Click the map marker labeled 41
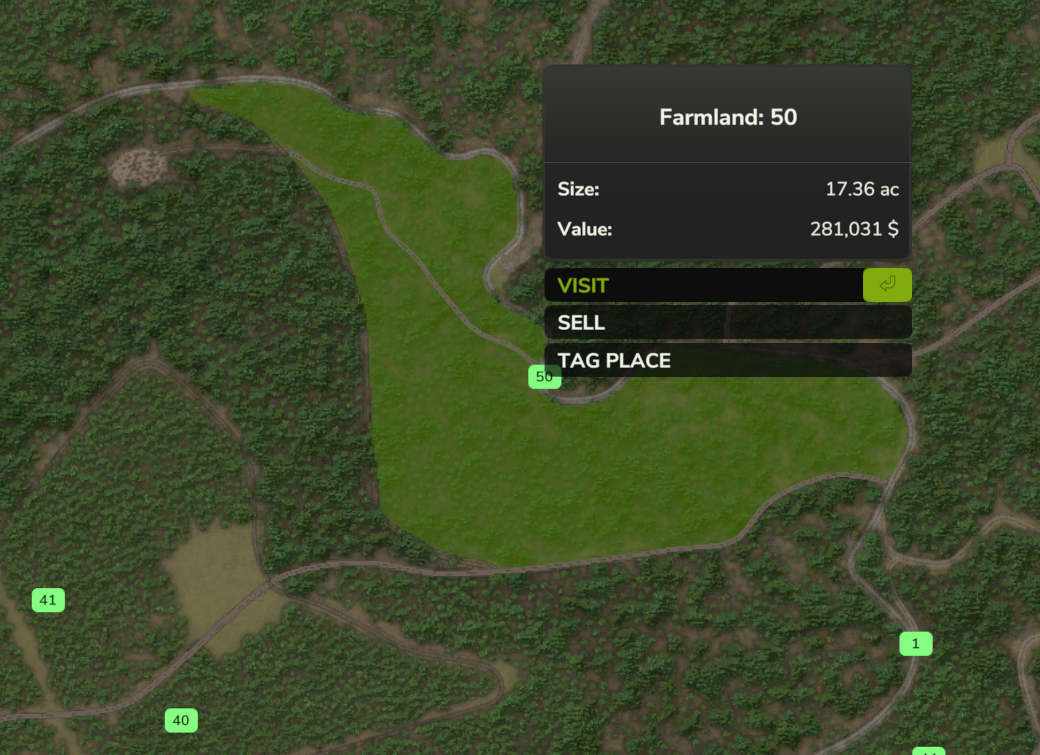The image size is (1040, 755). (48, 600)
